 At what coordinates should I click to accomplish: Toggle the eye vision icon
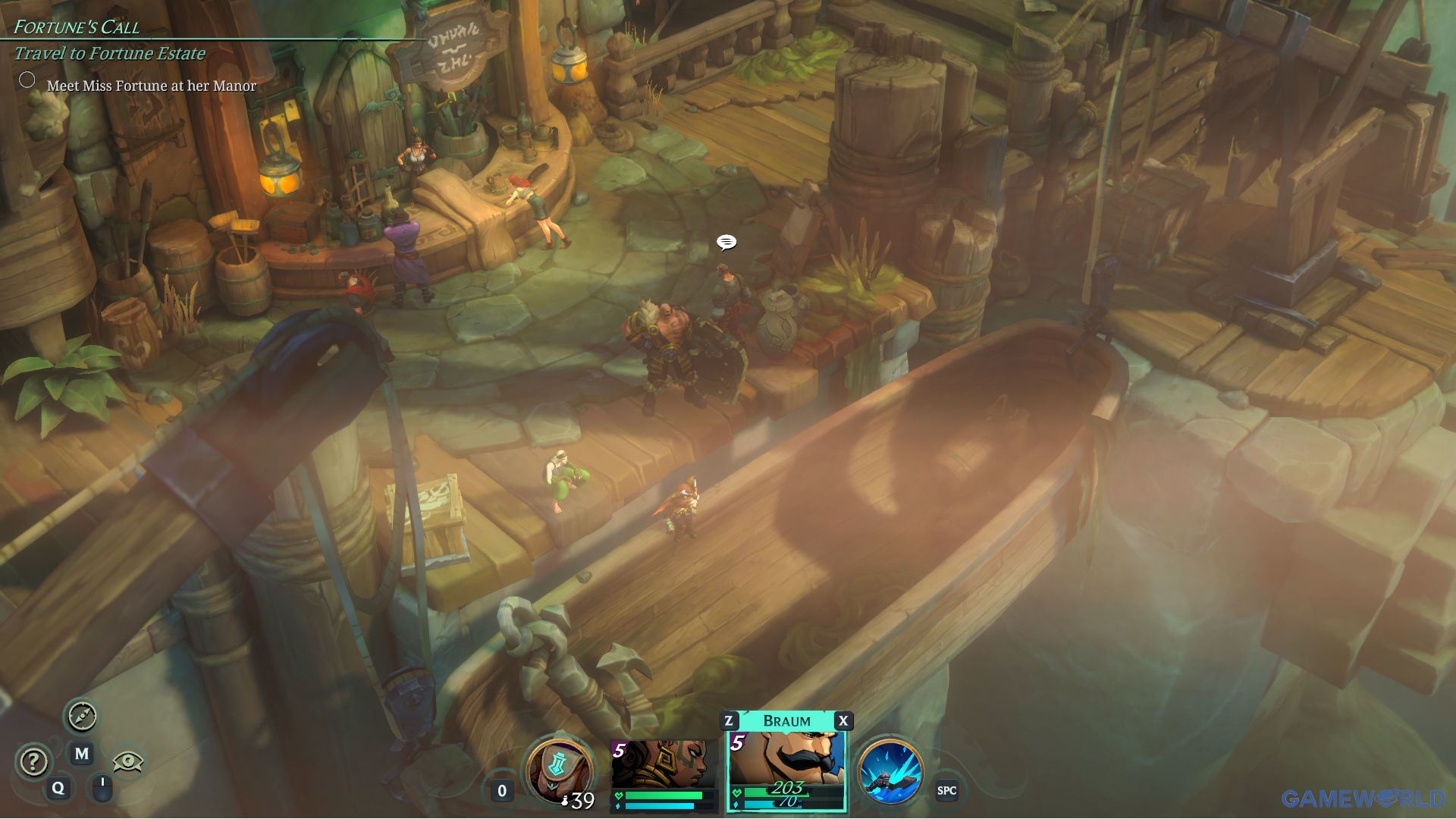tap(127, 761)
